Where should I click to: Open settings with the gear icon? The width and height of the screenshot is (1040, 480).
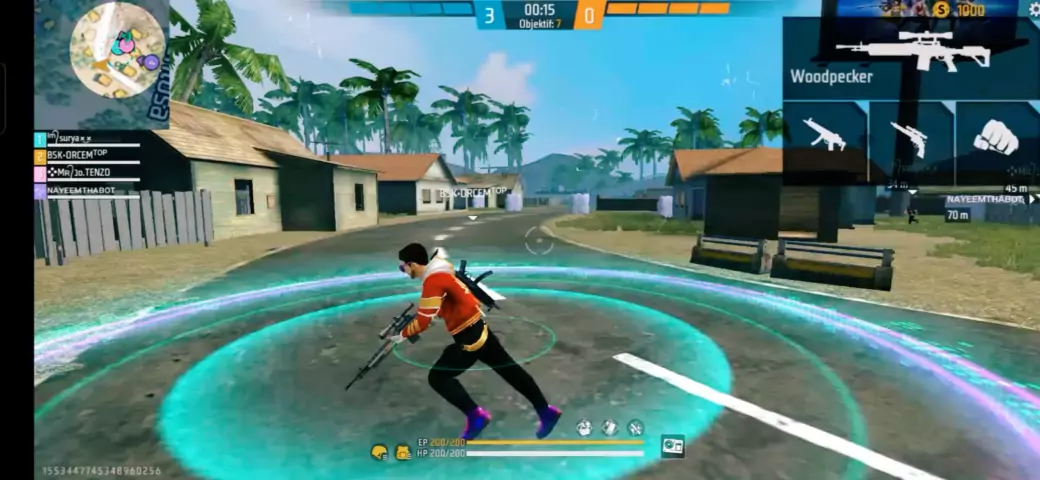click(x=1034, y=9)
